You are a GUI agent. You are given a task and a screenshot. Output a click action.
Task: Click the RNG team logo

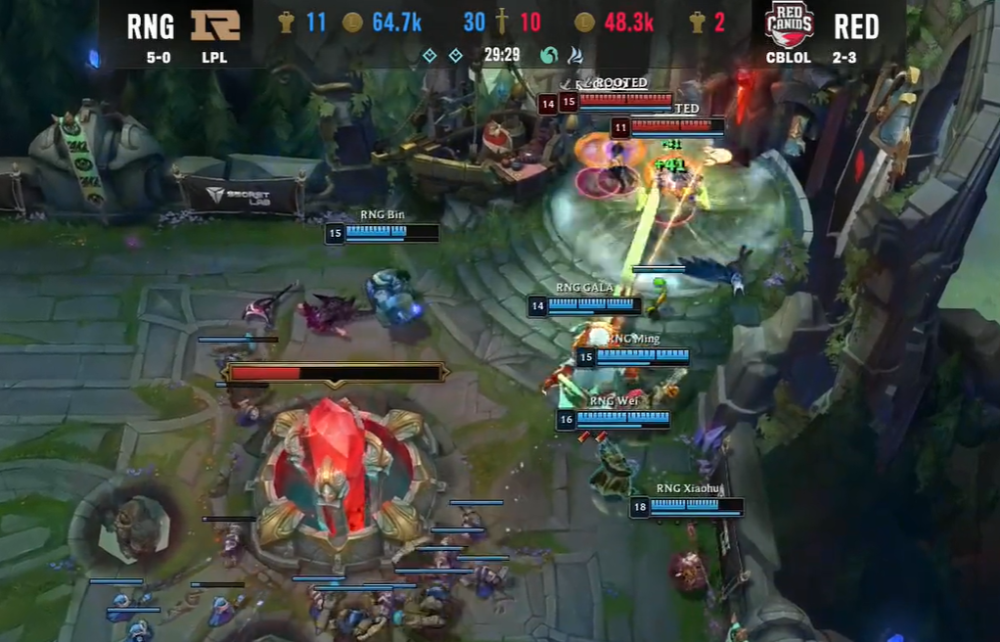(x=215, y=24)
